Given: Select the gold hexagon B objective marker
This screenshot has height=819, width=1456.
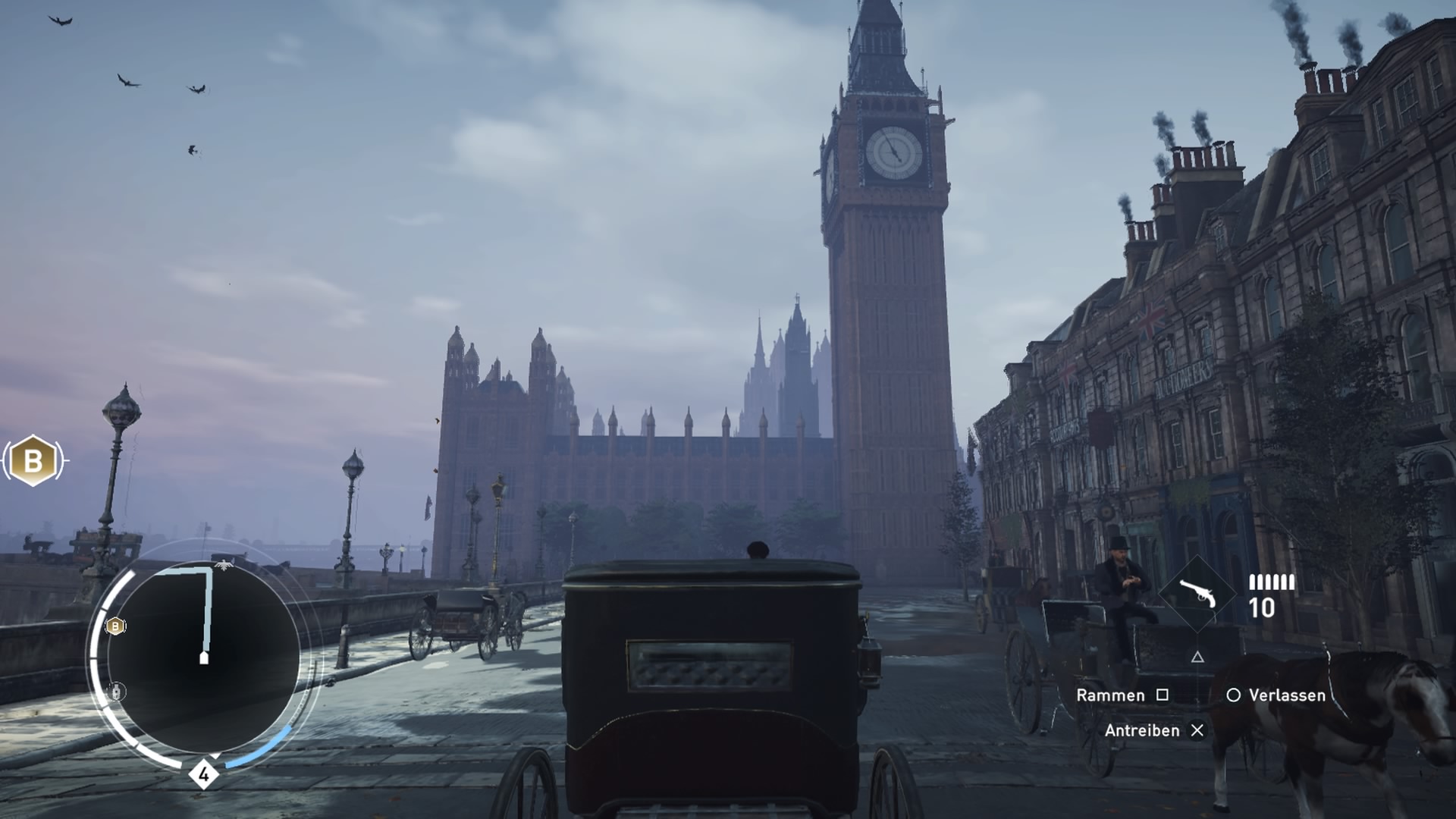Looking at the screenshot, I should pyautogui.click(x=33, y=460).
